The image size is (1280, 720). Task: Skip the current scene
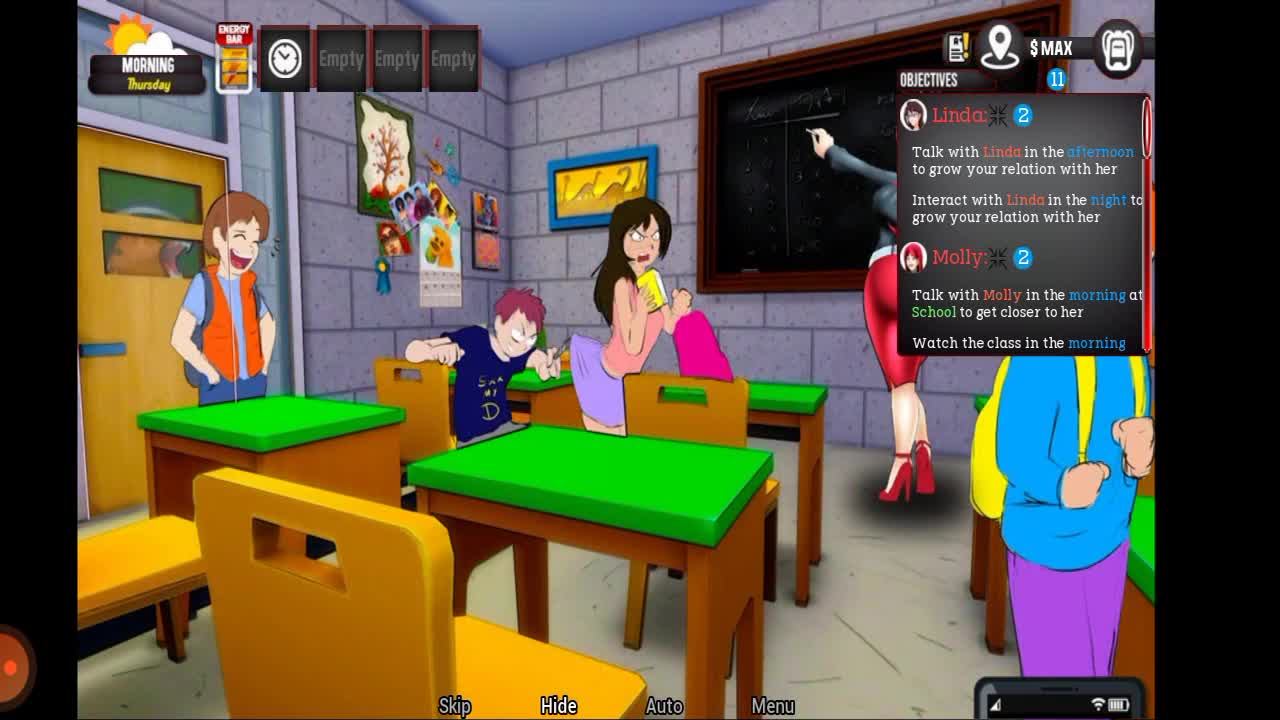pos(455,706)
